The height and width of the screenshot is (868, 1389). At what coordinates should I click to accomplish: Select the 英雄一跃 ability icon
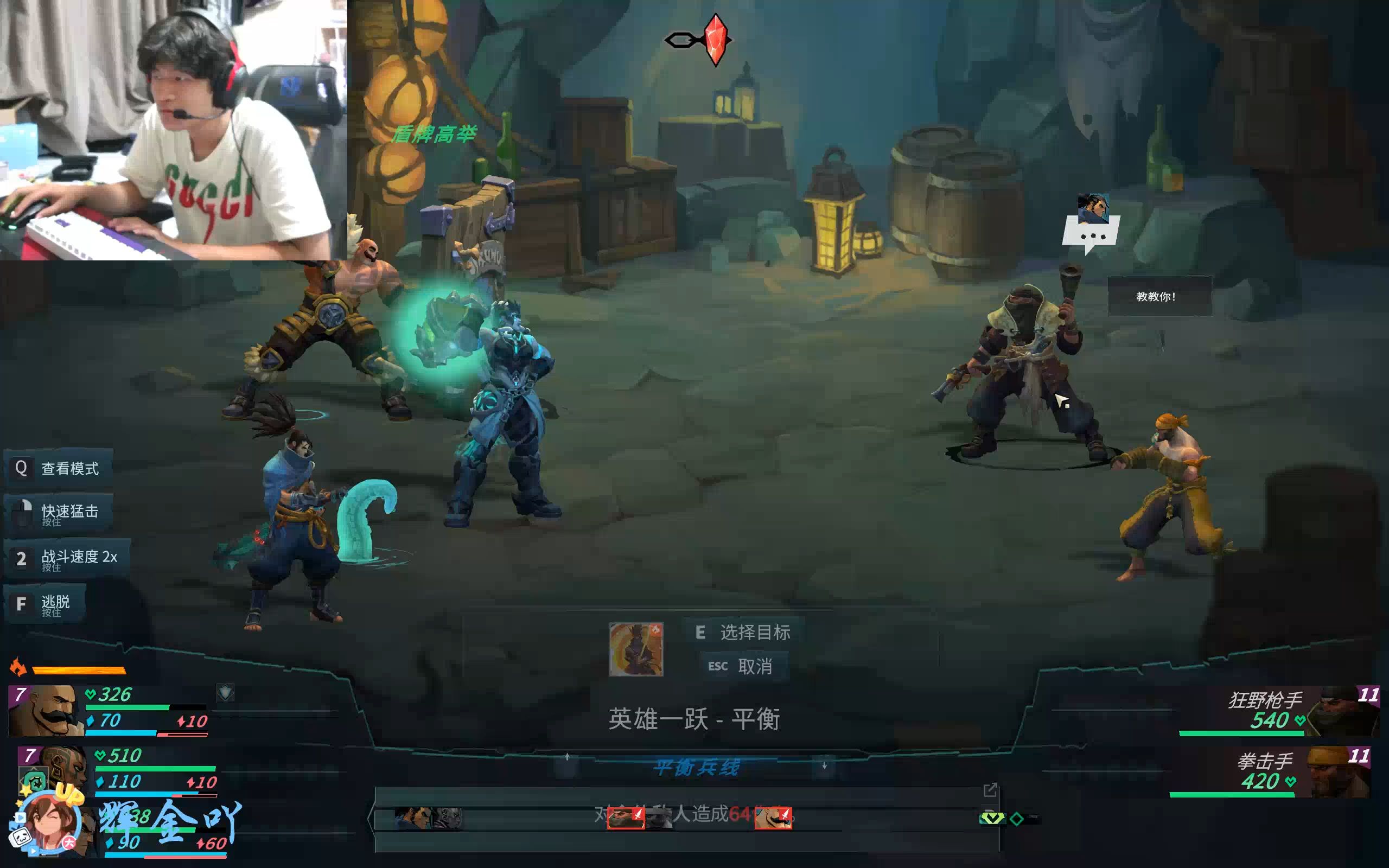636,649
